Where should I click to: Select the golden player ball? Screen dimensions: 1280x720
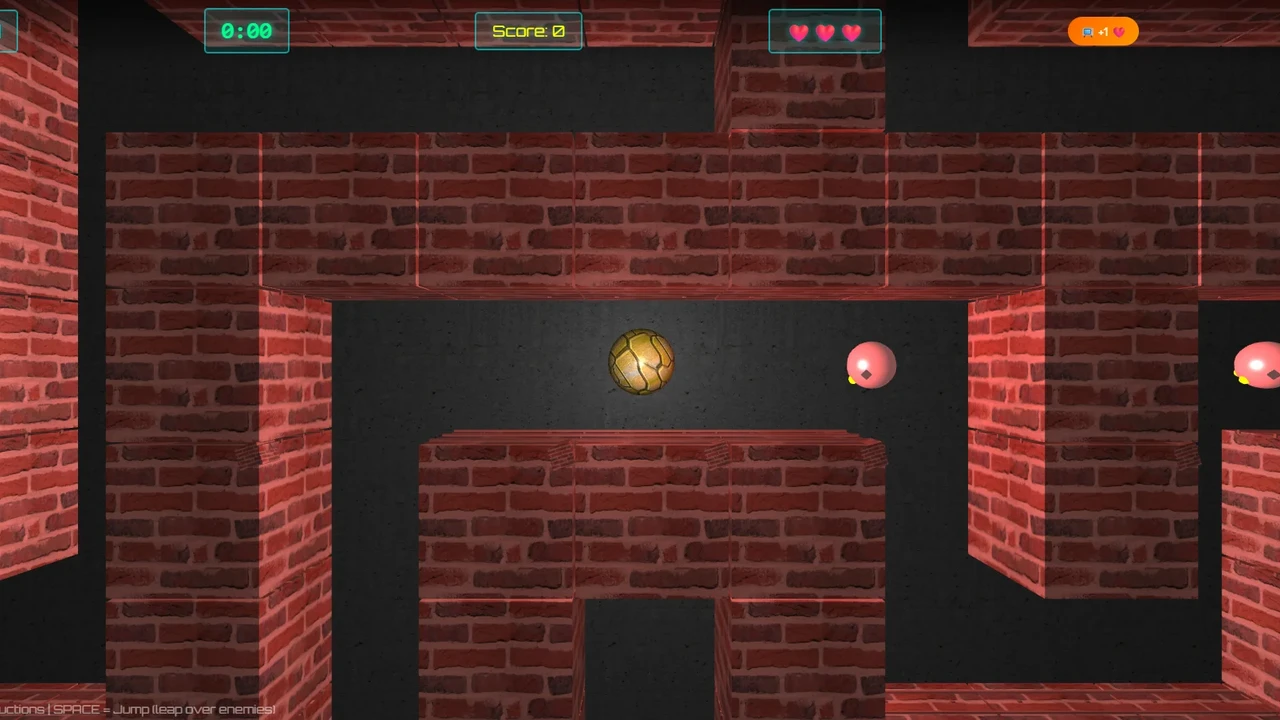[x=640, y=362]
